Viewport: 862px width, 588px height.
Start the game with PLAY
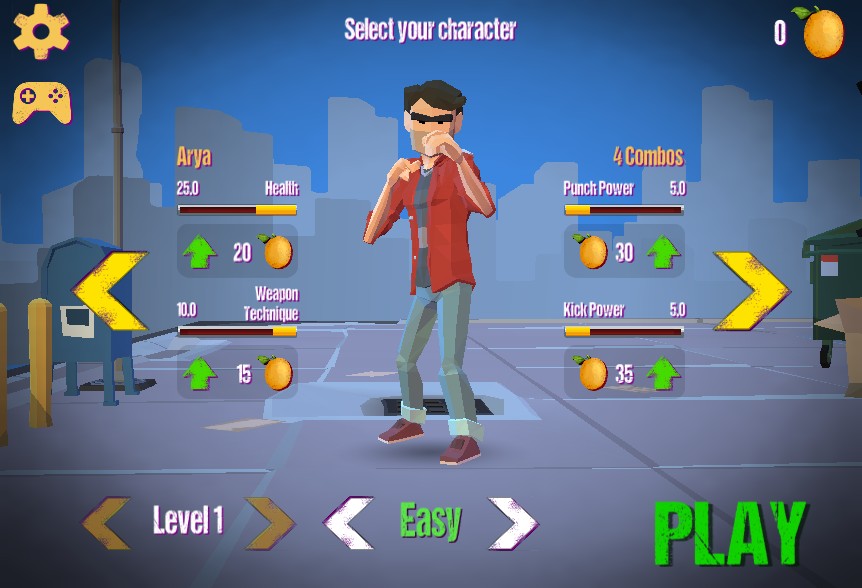click(x=729, y=531)
